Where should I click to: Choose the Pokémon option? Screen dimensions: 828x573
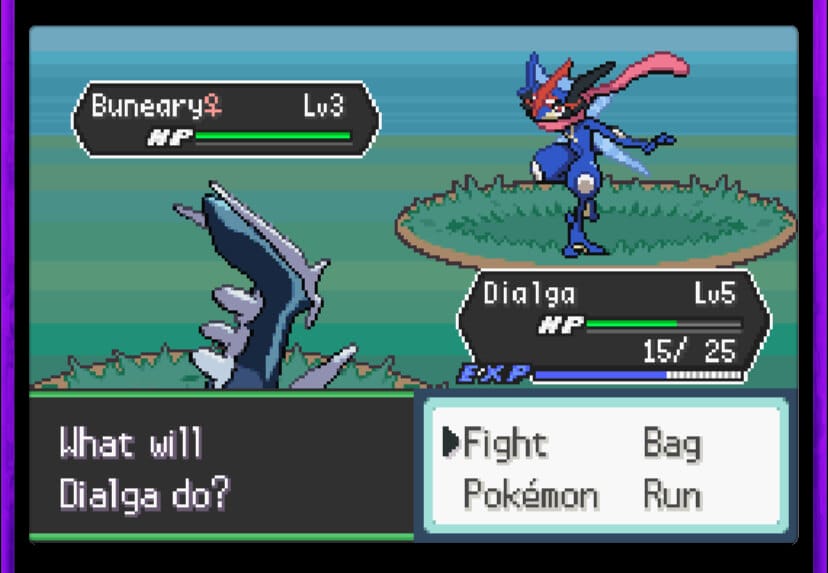point(530,495)
